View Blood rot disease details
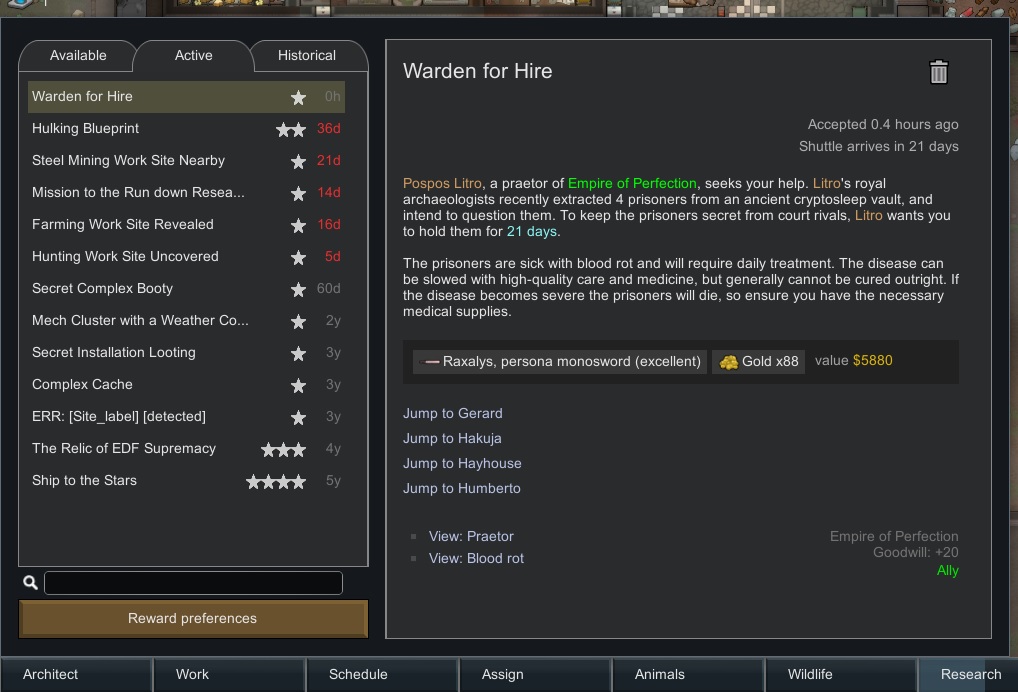The height and width of the screenshot is (692, 1018). [476, 559]
